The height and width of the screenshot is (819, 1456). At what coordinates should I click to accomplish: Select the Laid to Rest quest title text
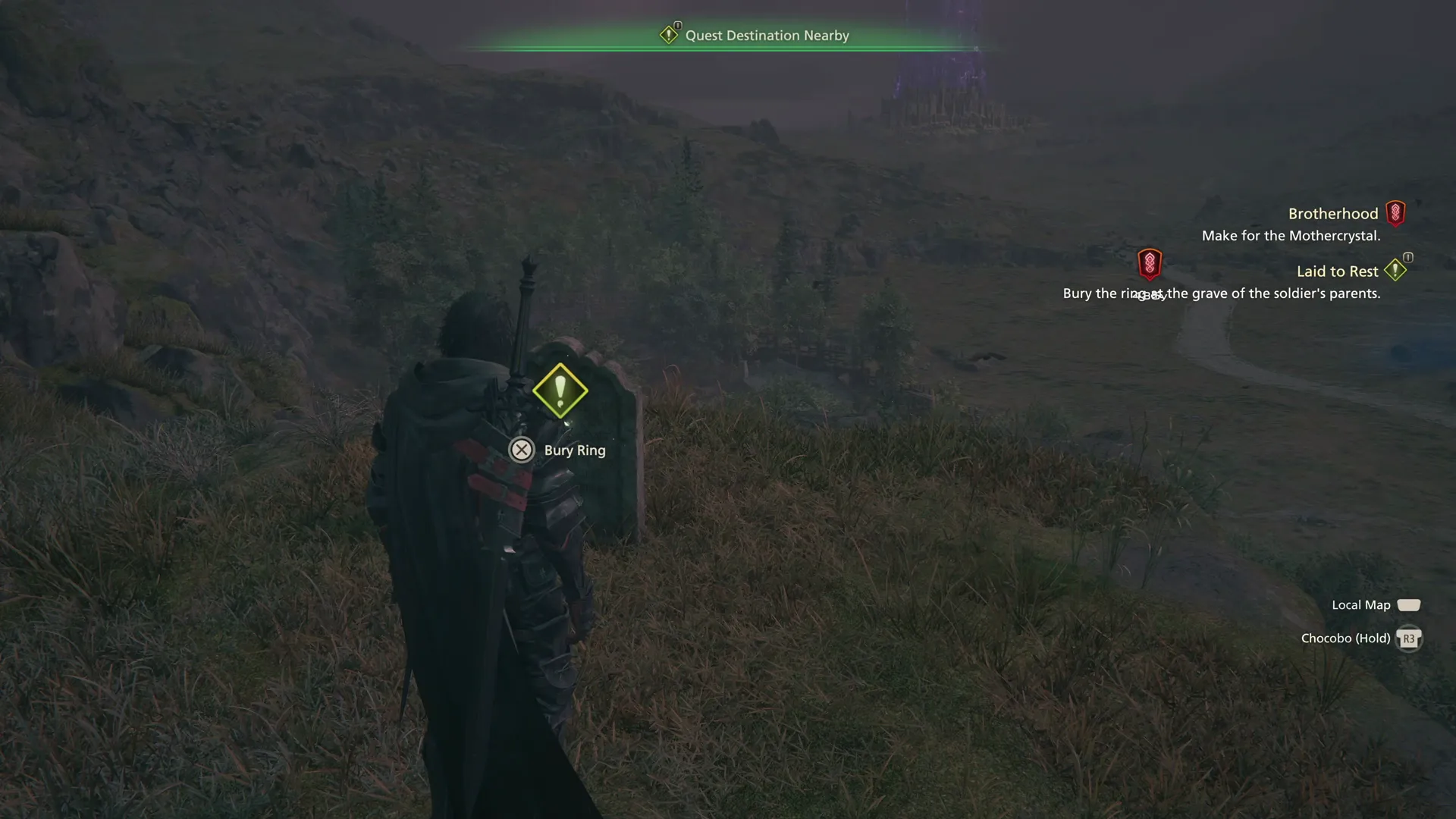(x=1337, y=271)
